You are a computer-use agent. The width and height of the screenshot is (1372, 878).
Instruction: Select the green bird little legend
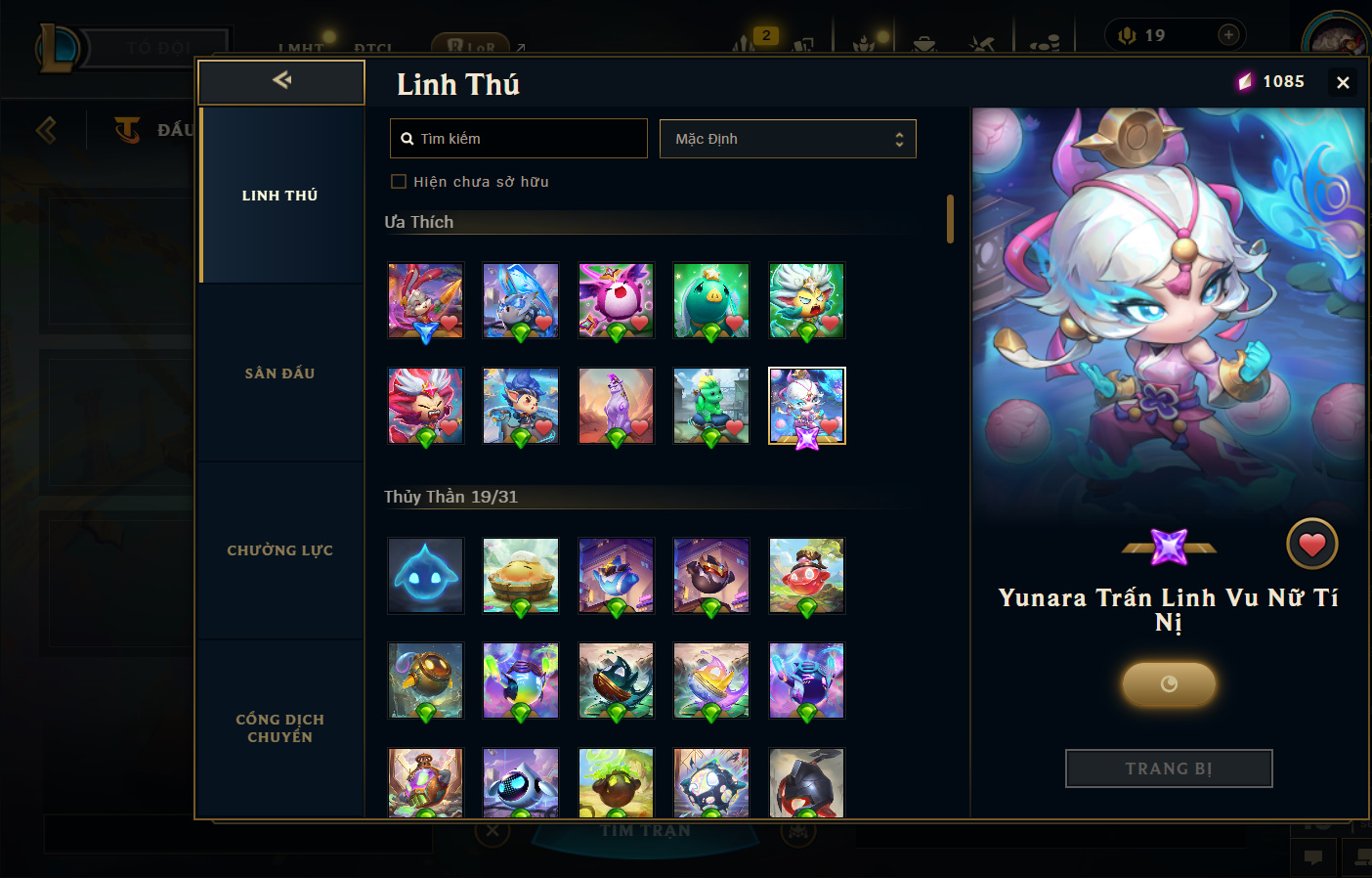(711, 300)
